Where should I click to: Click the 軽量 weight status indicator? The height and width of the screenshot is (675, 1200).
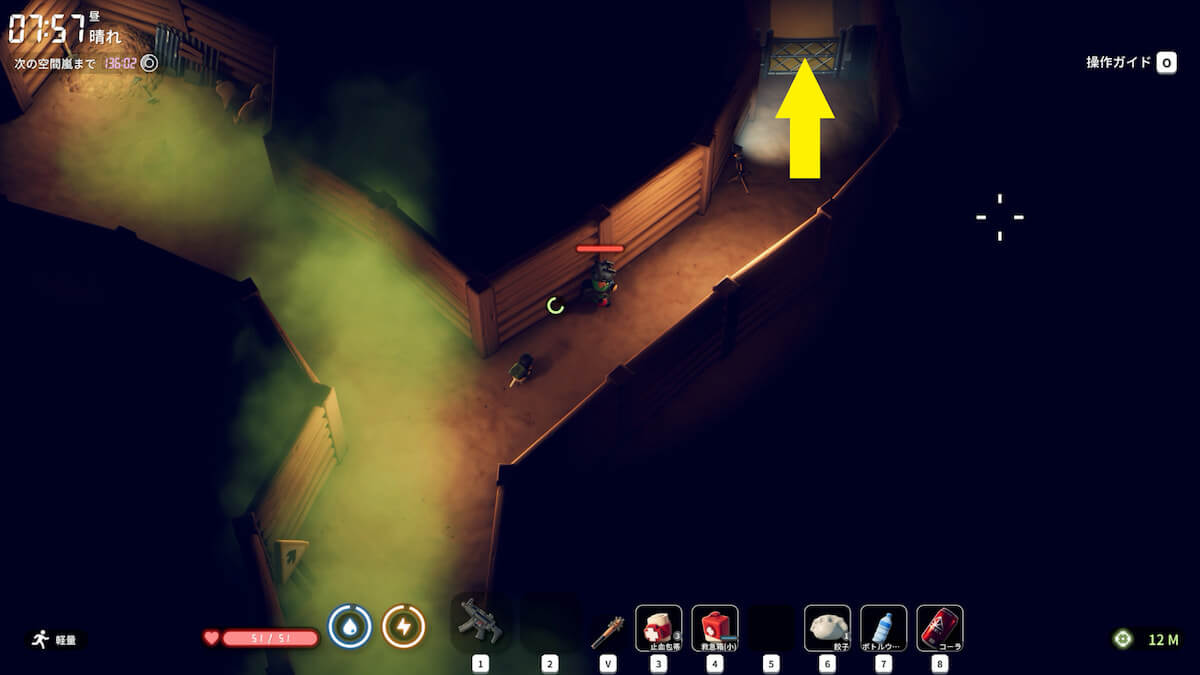pyautogui.click(x=54, y=639)
